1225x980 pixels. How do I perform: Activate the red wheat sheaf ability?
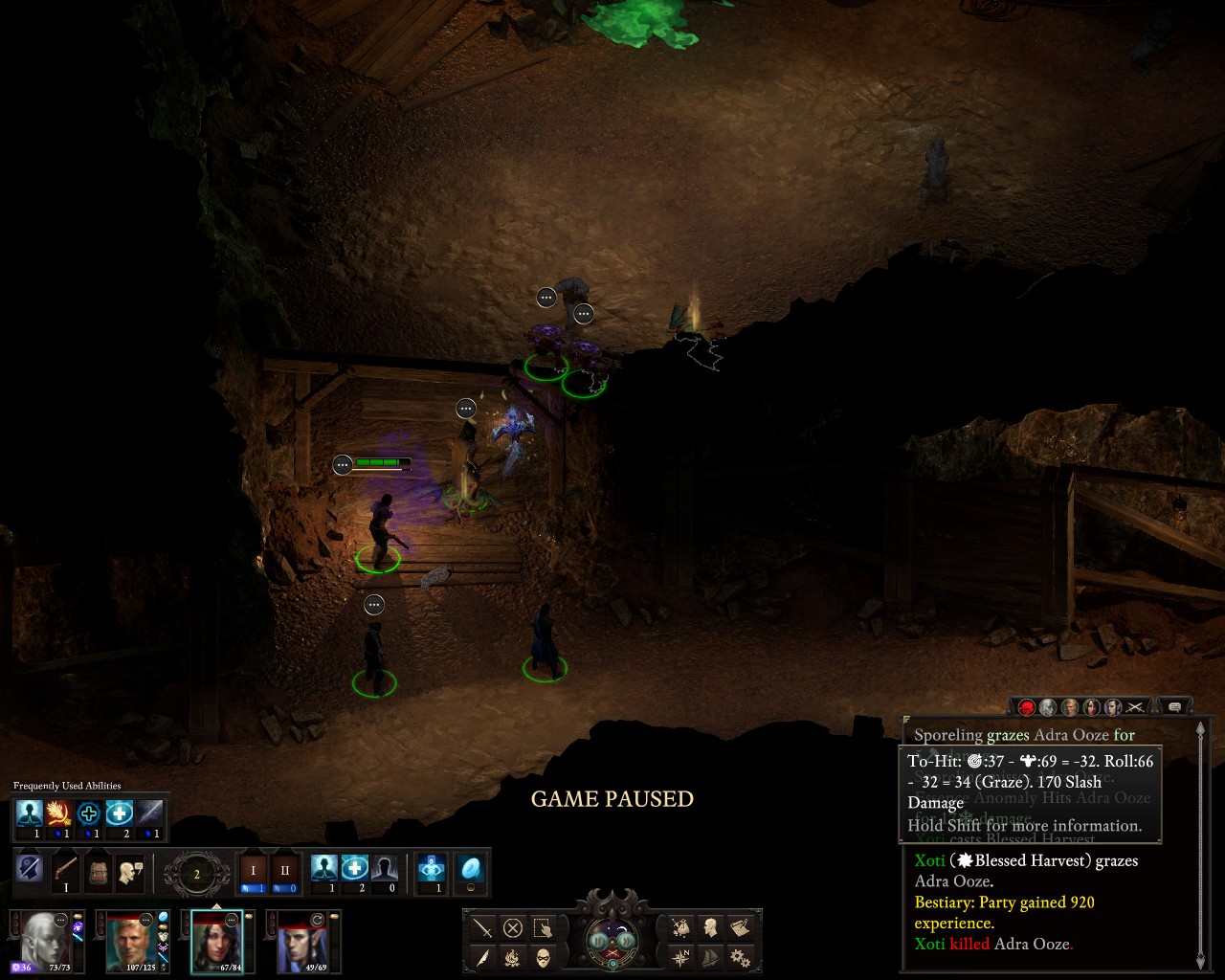pos(59,814)
